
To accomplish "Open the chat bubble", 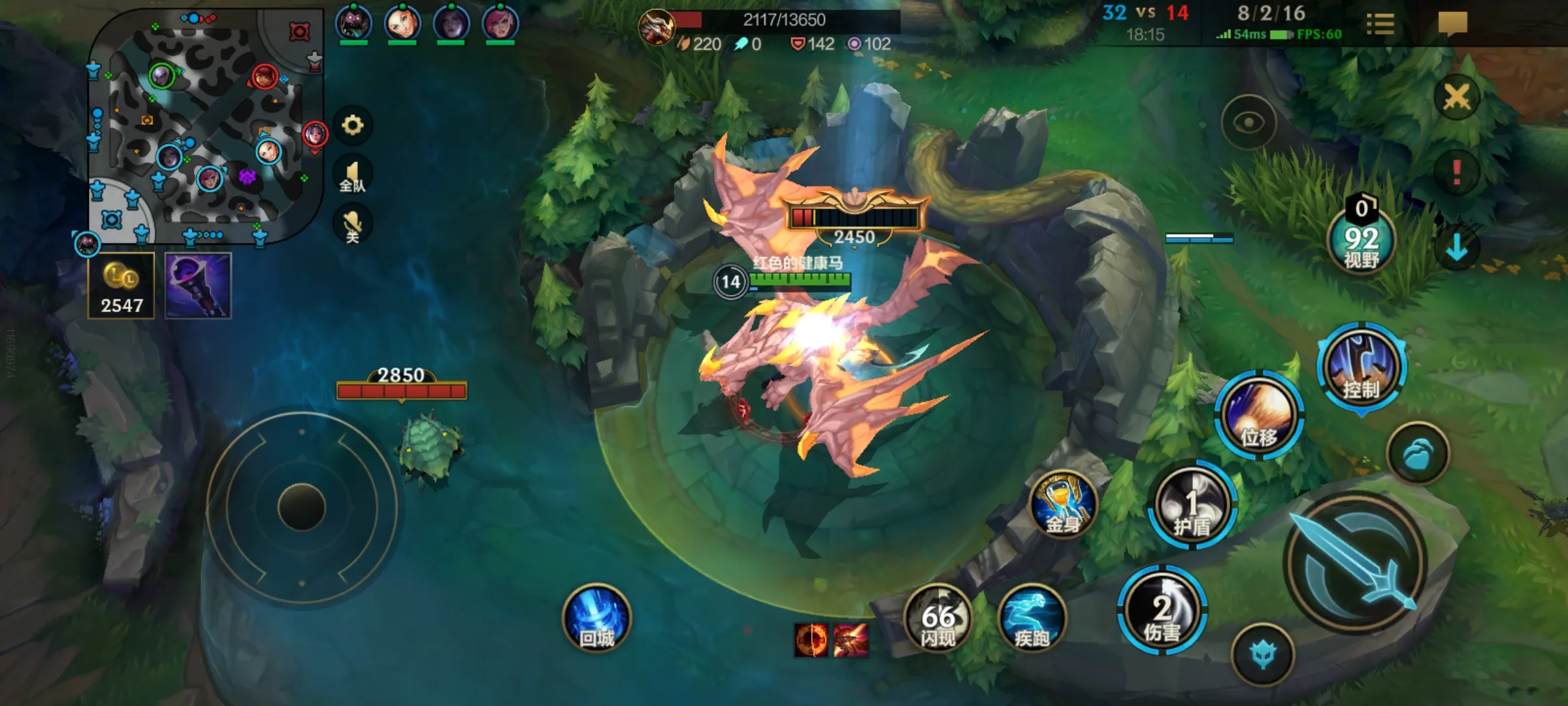I will coord(1452,25).
